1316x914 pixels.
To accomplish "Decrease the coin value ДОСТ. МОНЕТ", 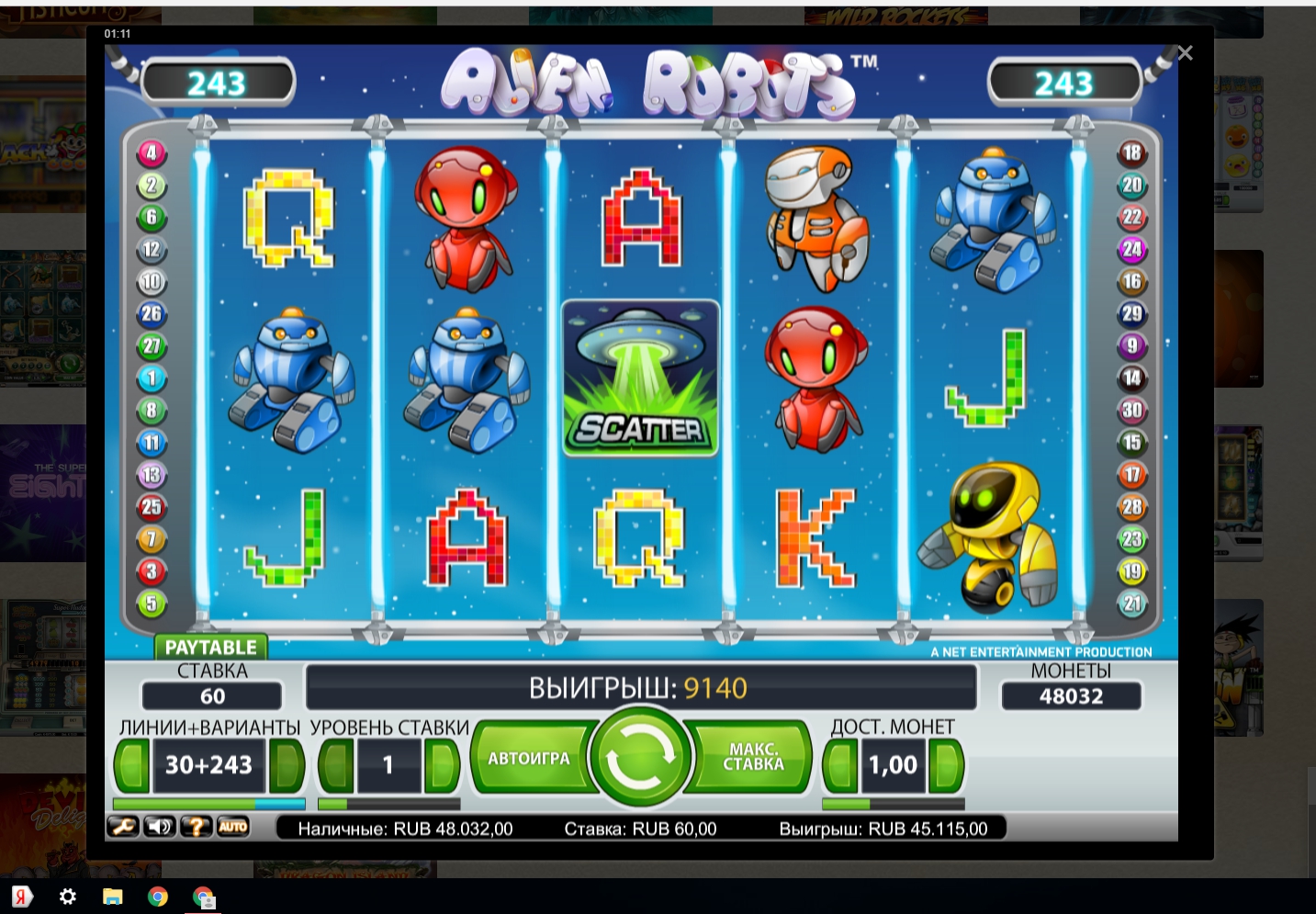I will [839, 764].
